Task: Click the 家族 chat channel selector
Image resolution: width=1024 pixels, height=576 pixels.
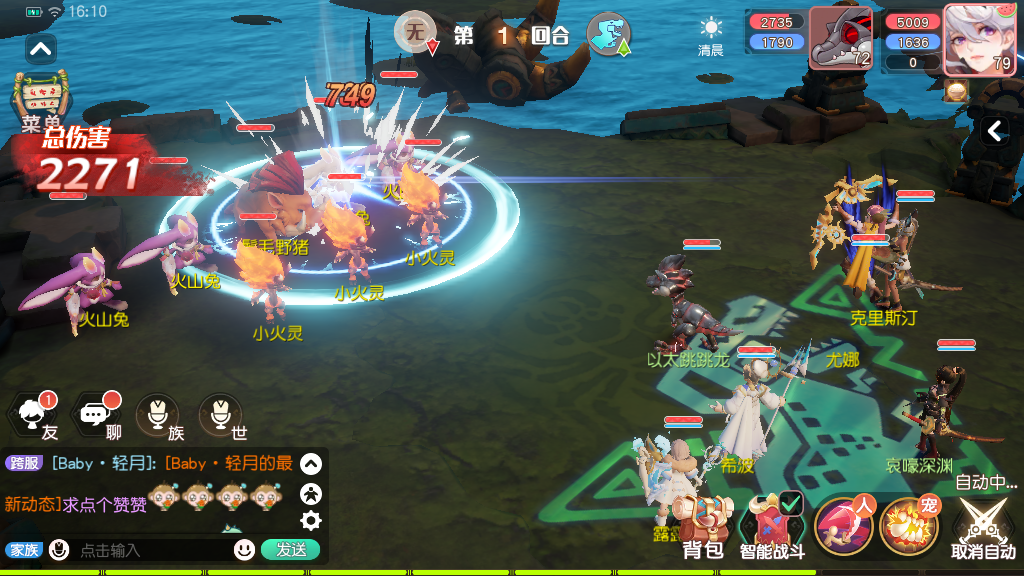Action: pos(24,550)
